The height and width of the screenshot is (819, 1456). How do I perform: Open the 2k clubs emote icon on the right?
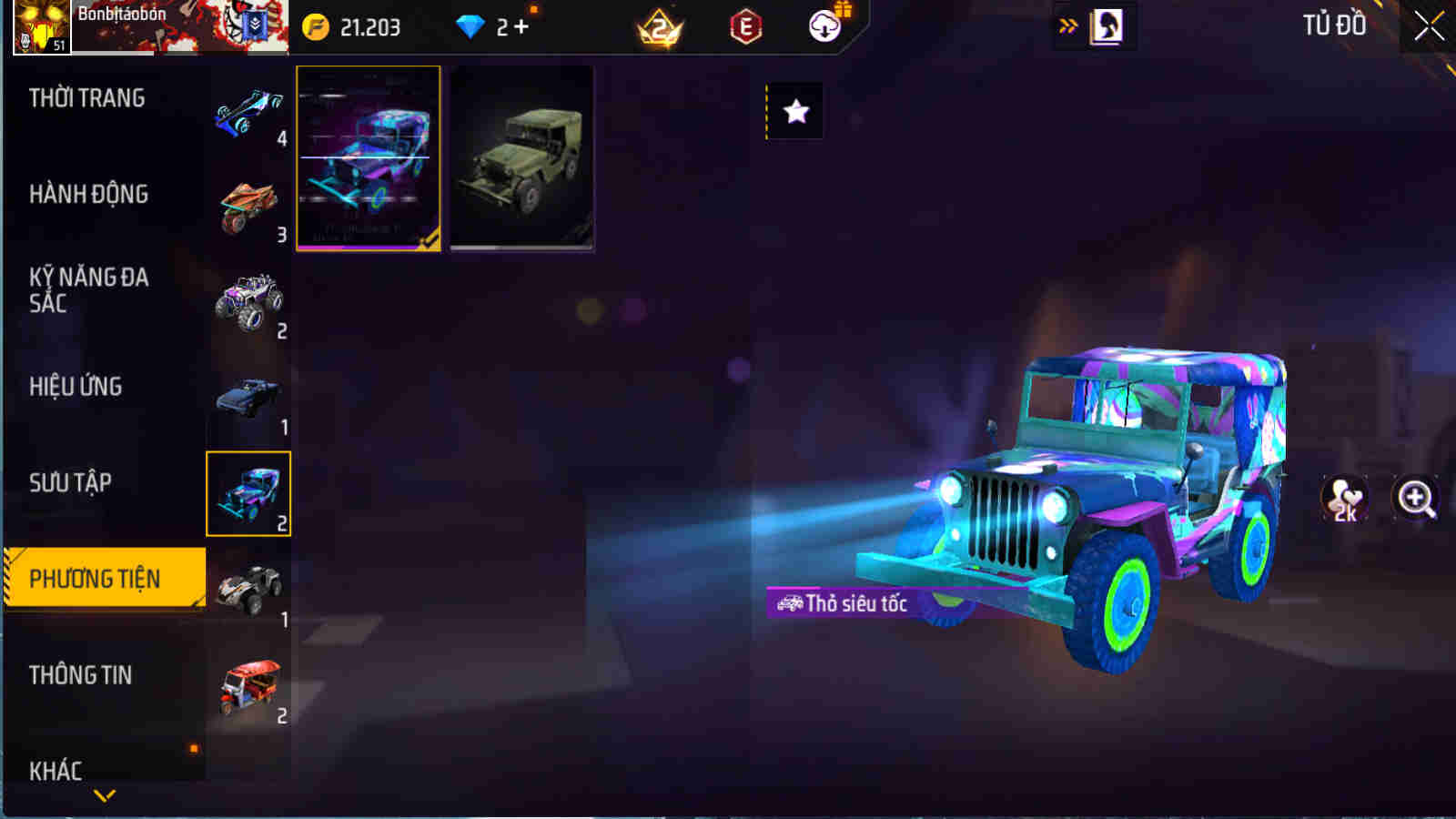coord(1344,499)
